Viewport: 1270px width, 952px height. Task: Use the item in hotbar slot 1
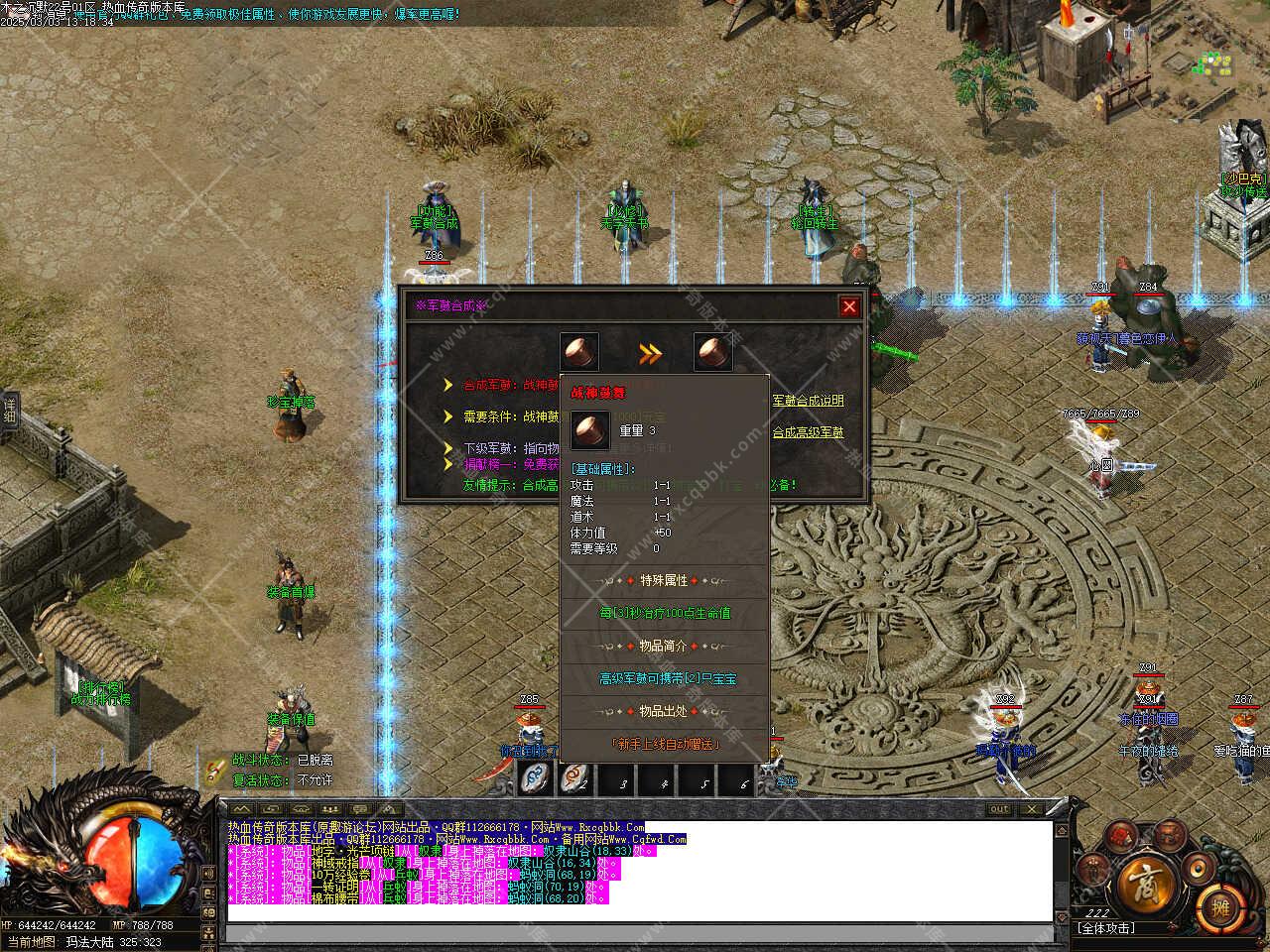pyautogui.click(x=536, y=779)
